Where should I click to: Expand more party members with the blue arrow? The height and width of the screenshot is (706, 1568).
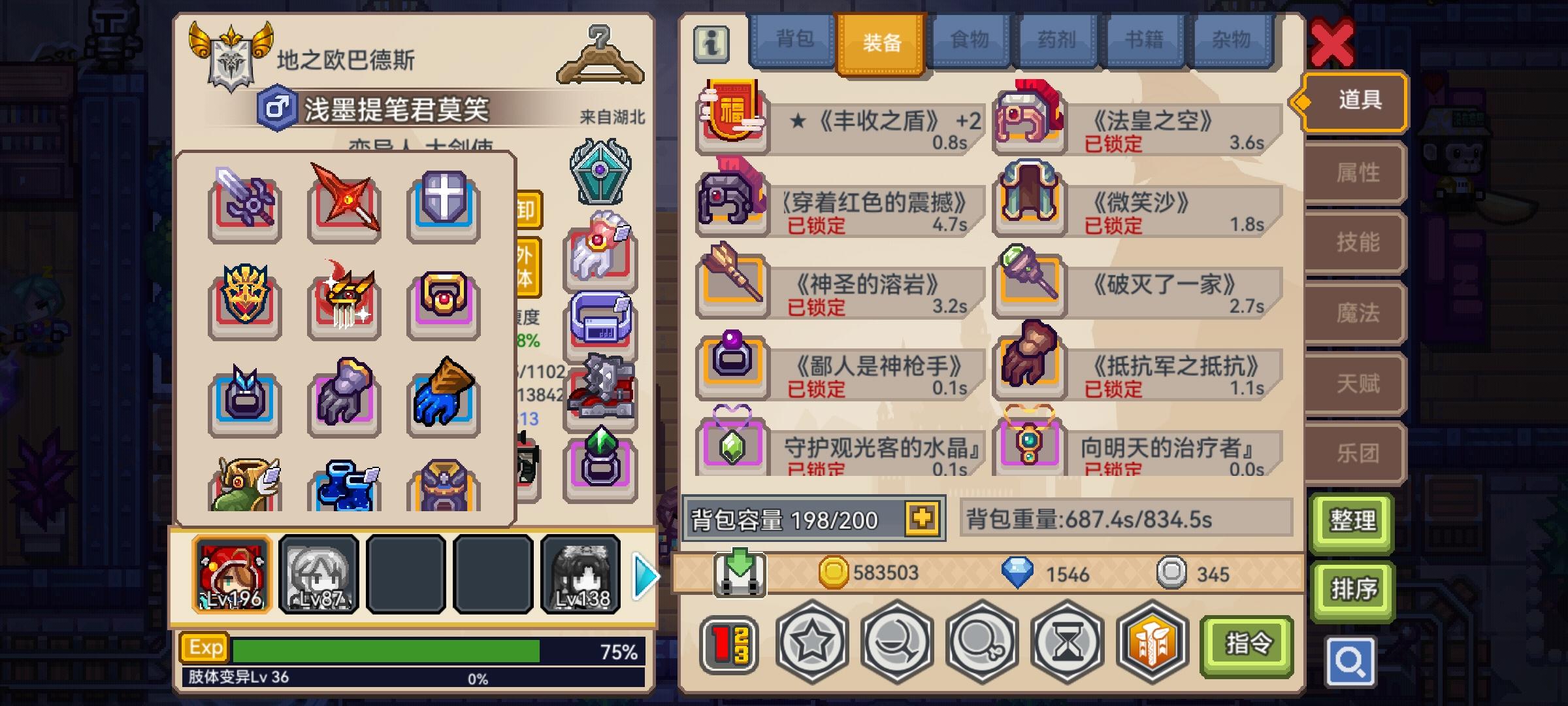coord(643,575)
